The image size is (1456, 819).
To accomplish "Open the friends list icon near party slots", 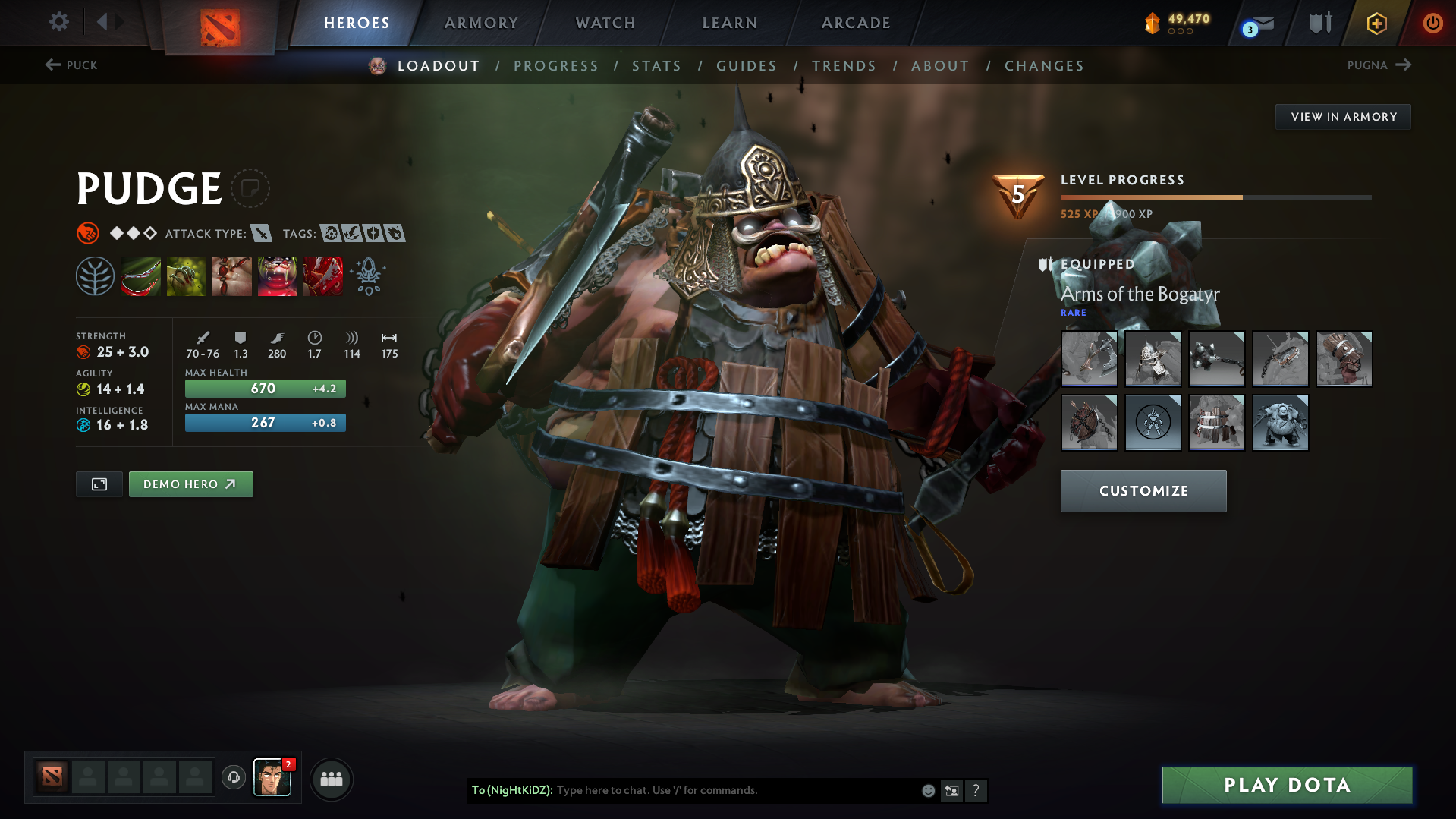I will click(332, 779).
